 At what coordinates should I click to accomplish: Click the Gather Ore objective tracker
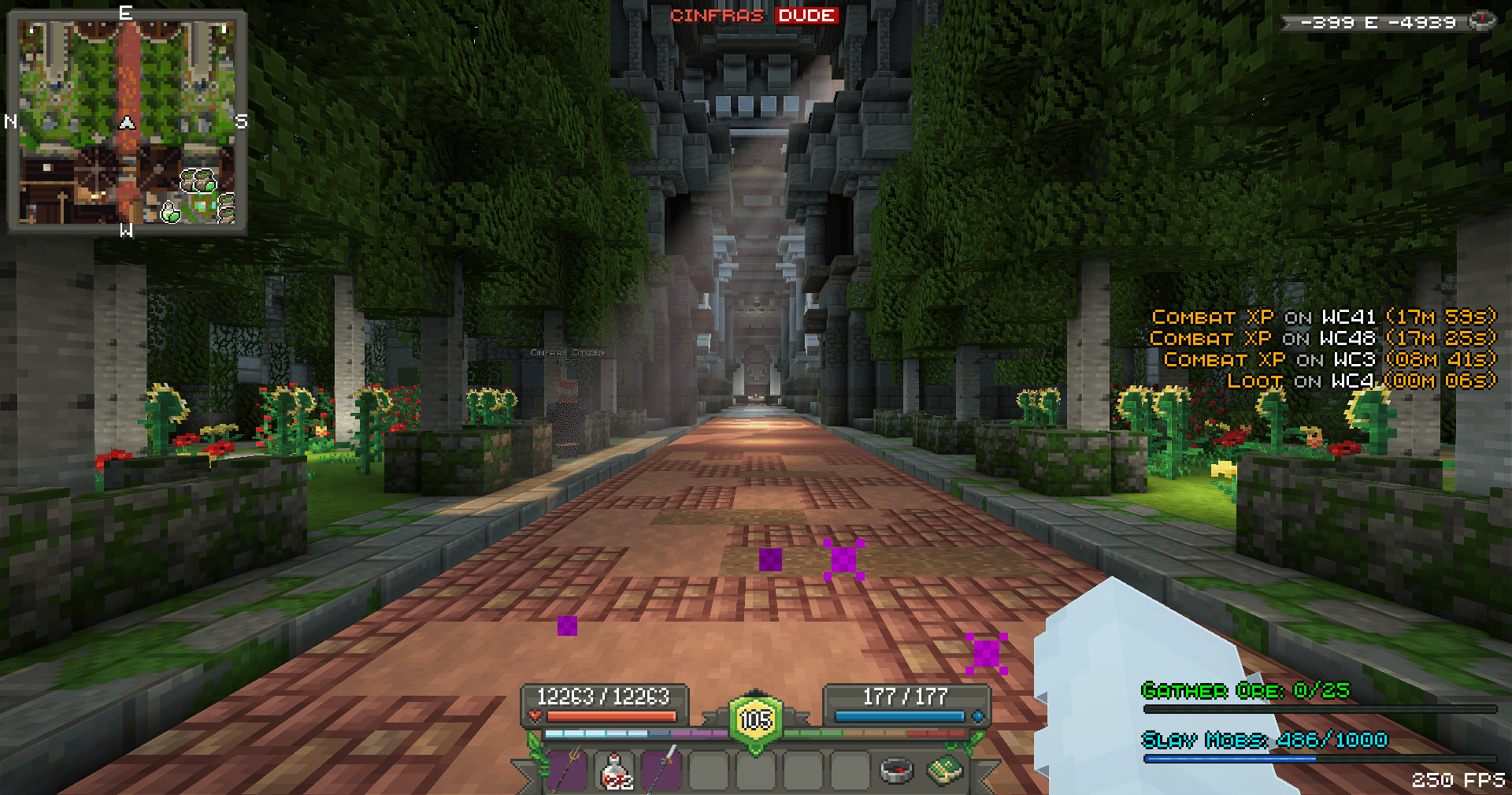pyautogui.click(x=1245, y=691)
